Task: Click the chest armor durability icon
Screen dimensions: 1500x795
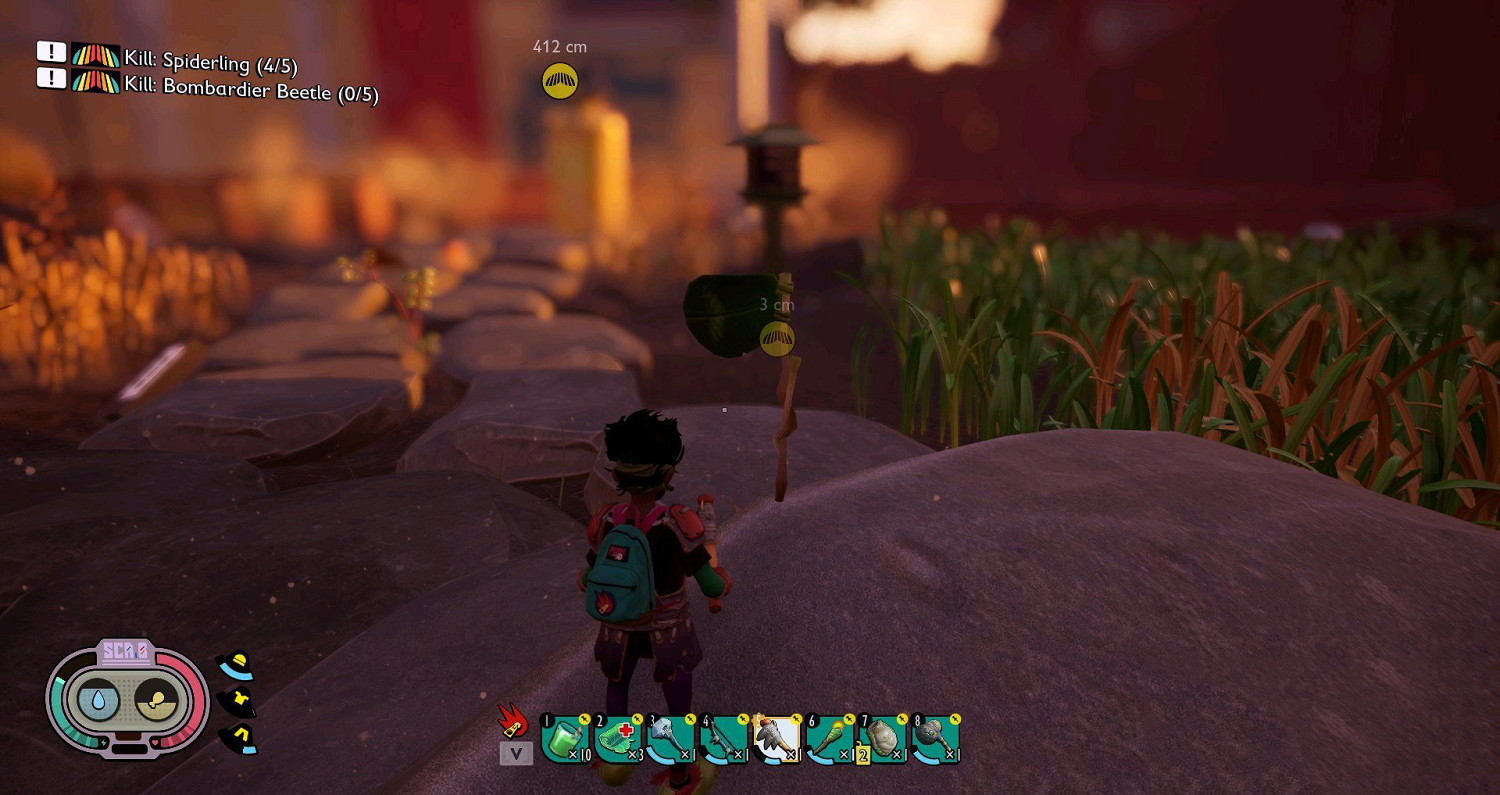Action: point(237,703)
